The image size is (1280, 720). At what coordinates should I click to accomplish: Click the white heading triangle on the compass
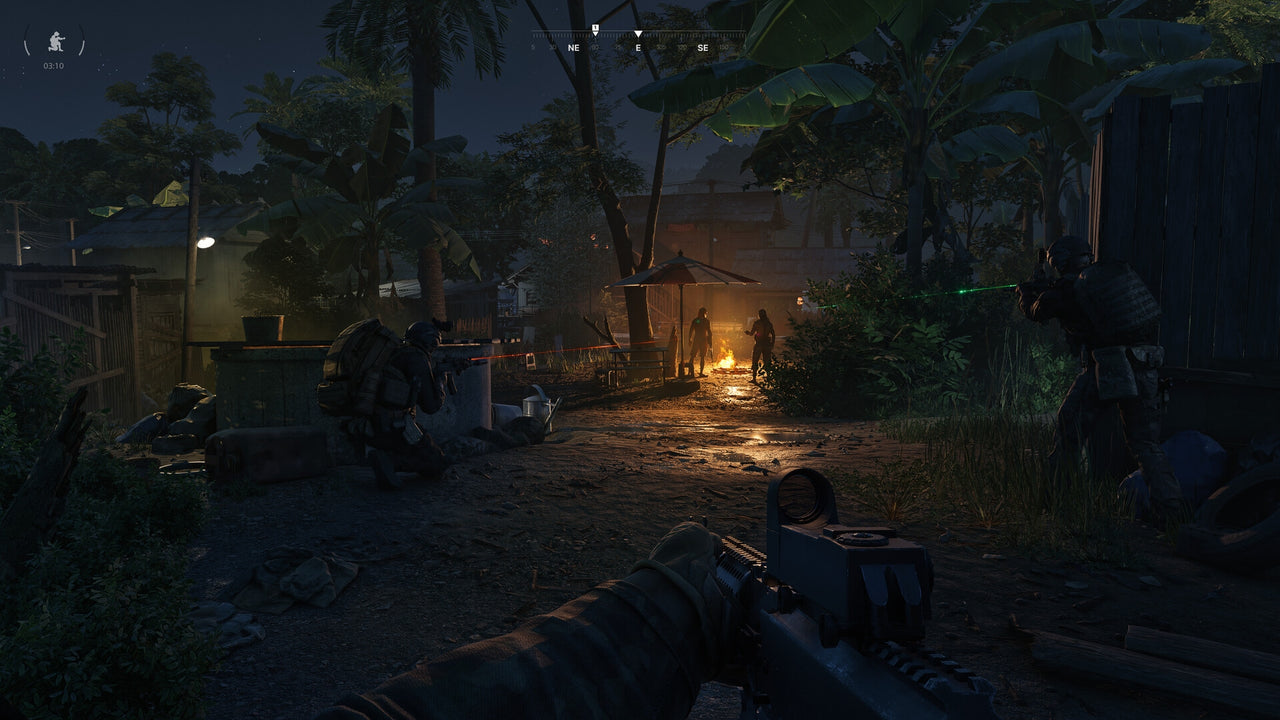(x=638, y=33)
